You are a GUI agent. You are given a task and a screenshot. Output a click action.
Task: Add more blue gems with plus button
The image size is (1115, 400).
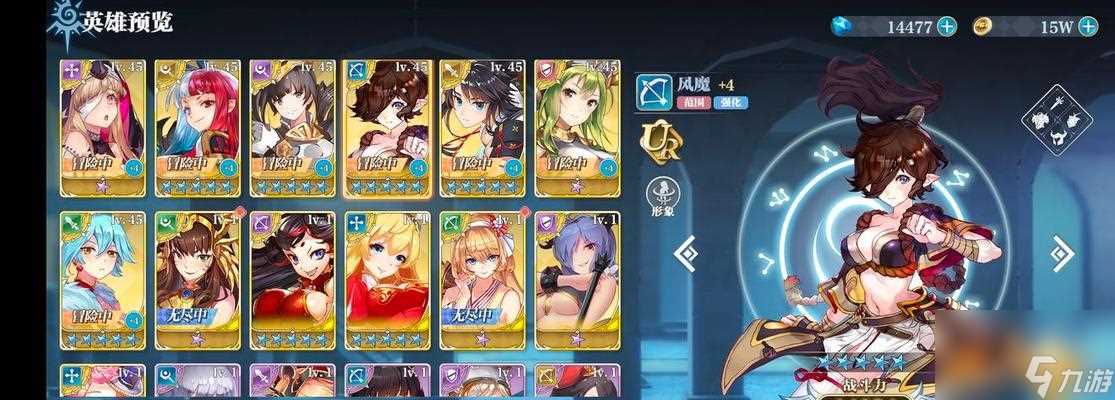click(x=947, y=26)
